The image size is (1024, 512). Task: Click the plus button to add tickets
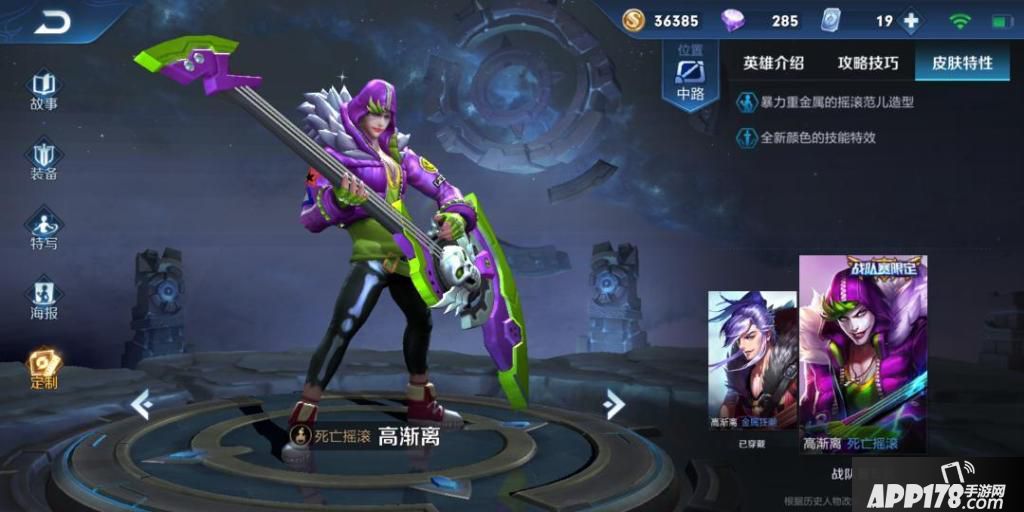point(911,21)
